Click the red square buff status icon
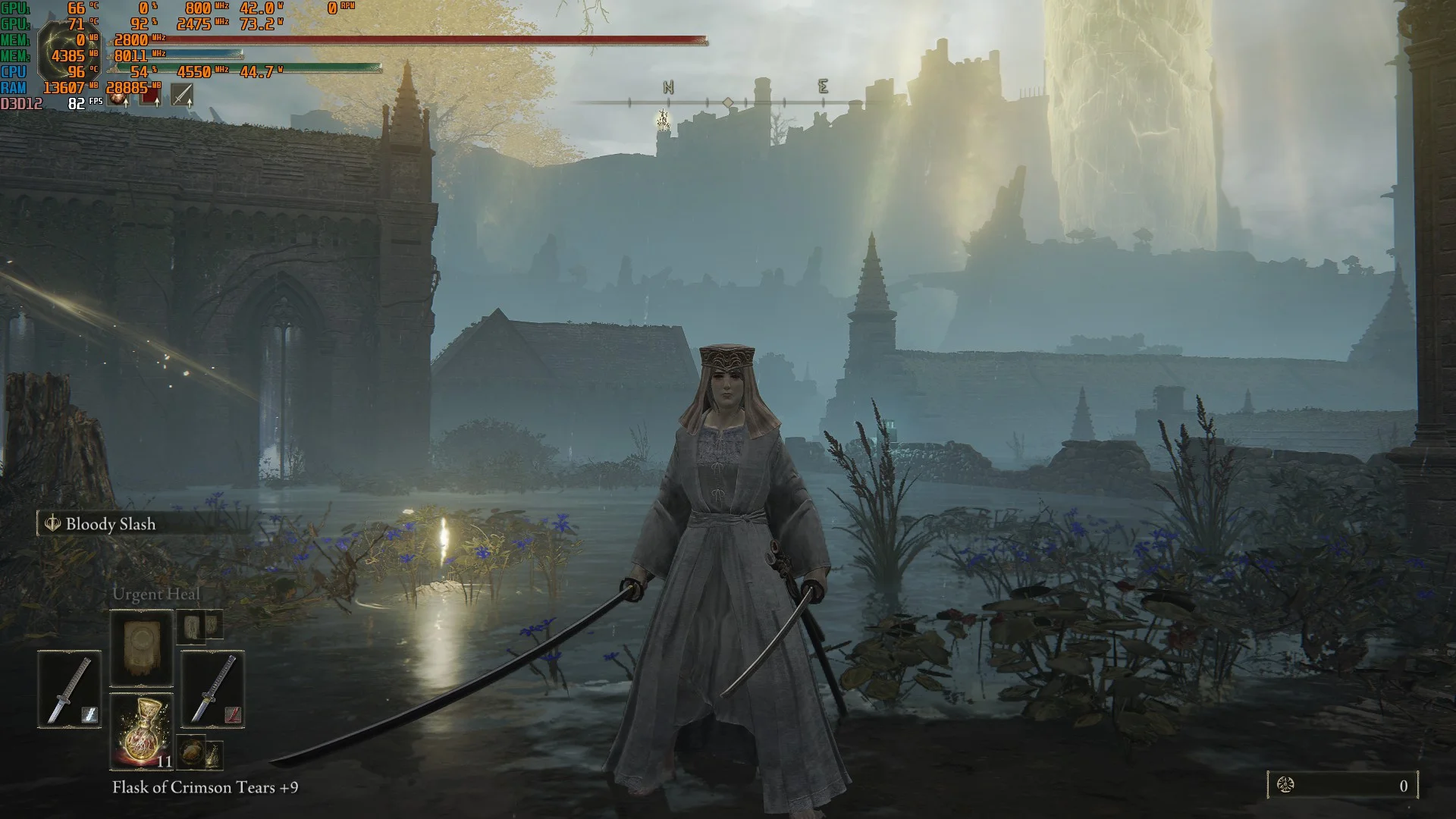 click(150, 96)
